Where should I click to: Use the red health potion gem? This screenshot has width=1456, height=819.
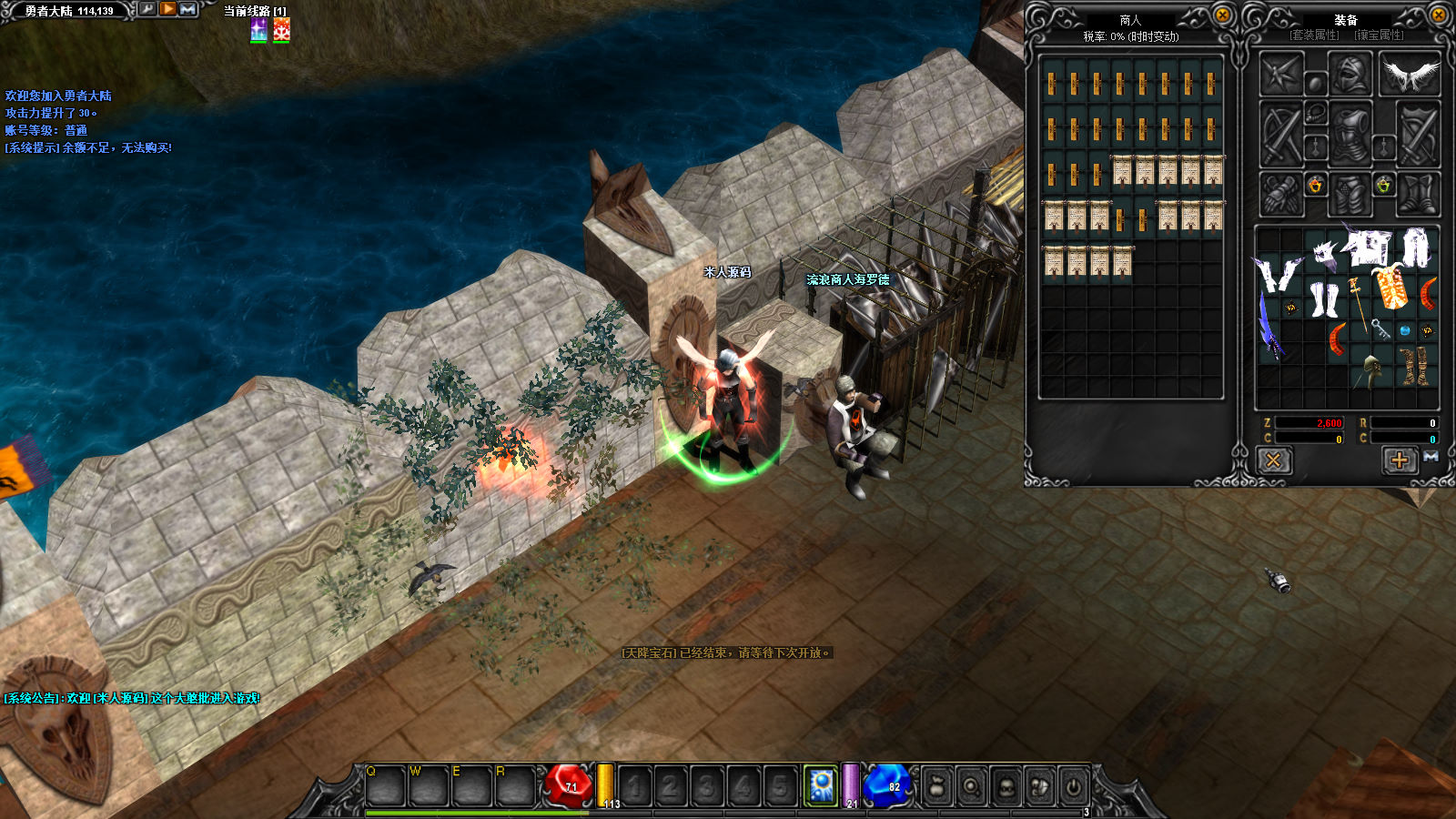(x=568, y=784)
